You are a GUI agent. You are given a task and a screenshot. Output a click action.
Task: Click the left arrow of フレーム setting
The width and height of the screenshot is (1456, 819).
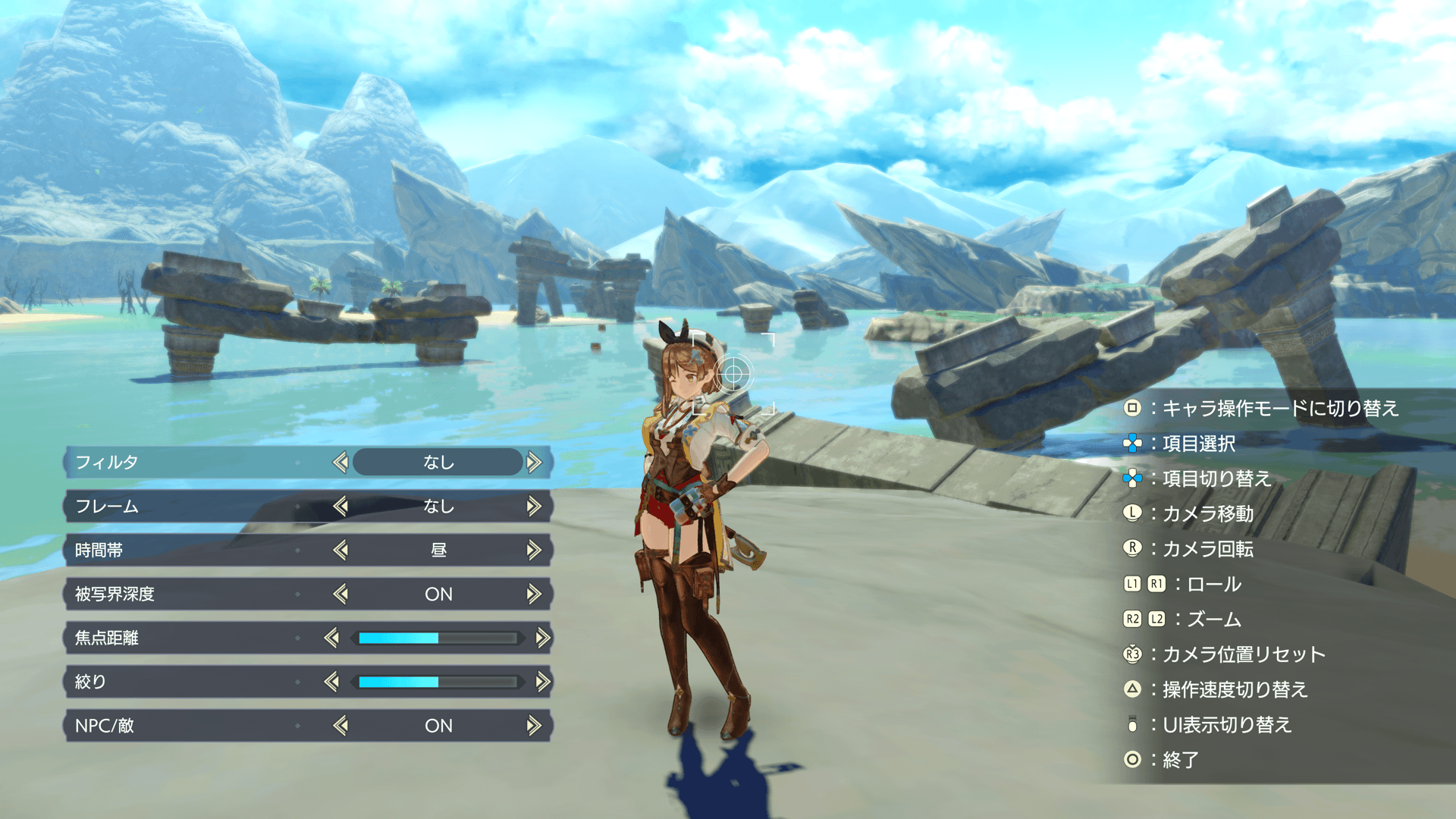340,506
